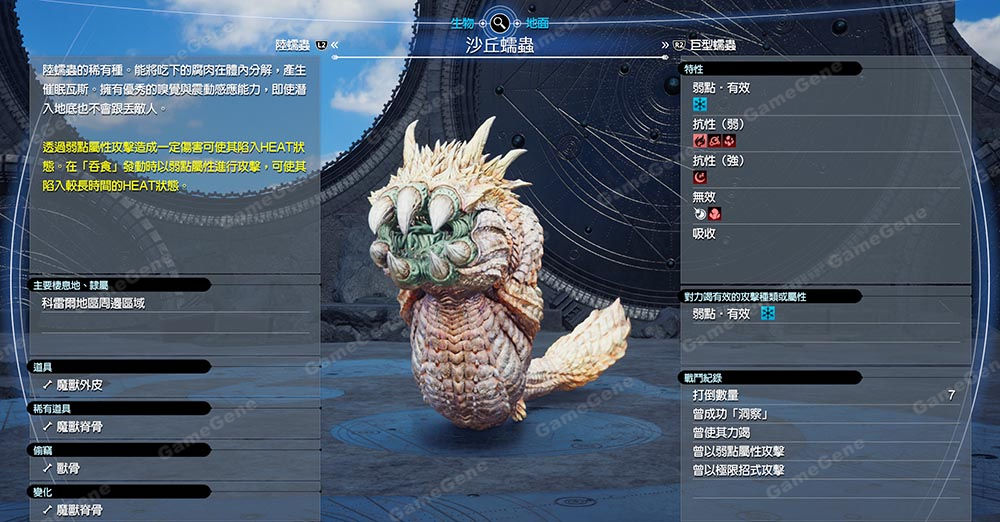Click the magnifying glass icon
1000x522 pixels.
point(499,22)
